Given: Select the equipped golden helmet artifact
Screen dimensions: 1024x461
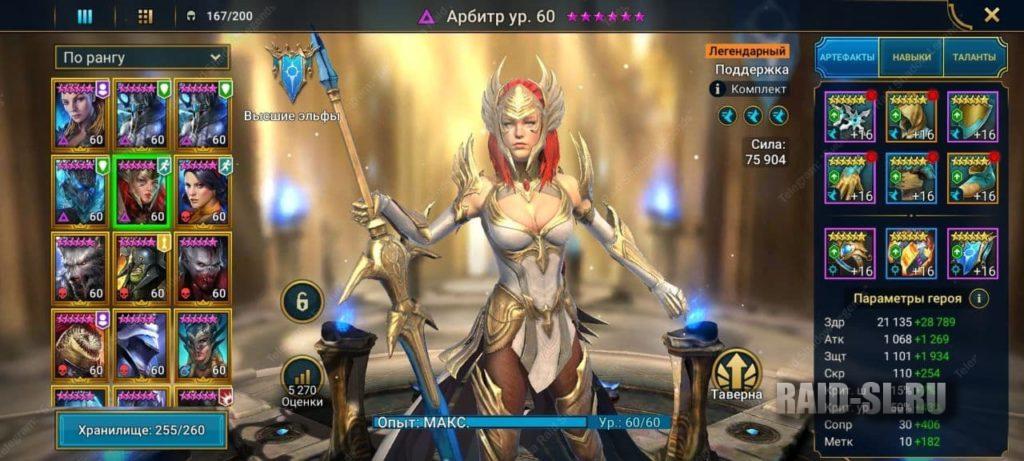Looking at the screenshot, I should click(911, 117).
